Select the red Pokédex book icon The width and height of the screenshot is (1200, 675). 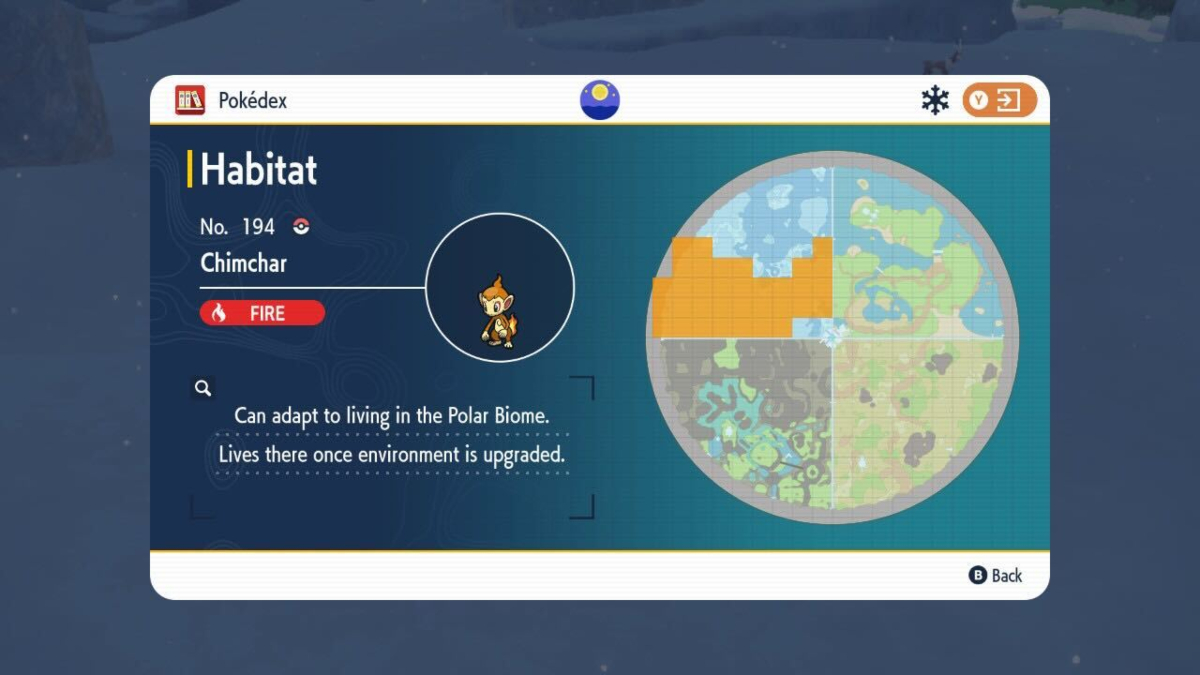pos(189,100)
